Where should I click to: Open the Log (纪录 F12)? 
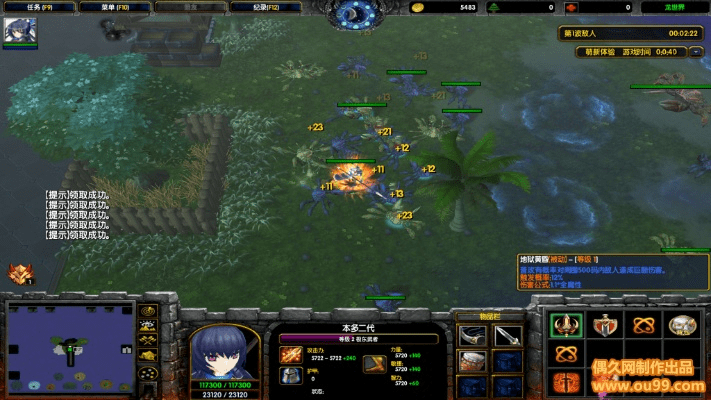point(266,7)
